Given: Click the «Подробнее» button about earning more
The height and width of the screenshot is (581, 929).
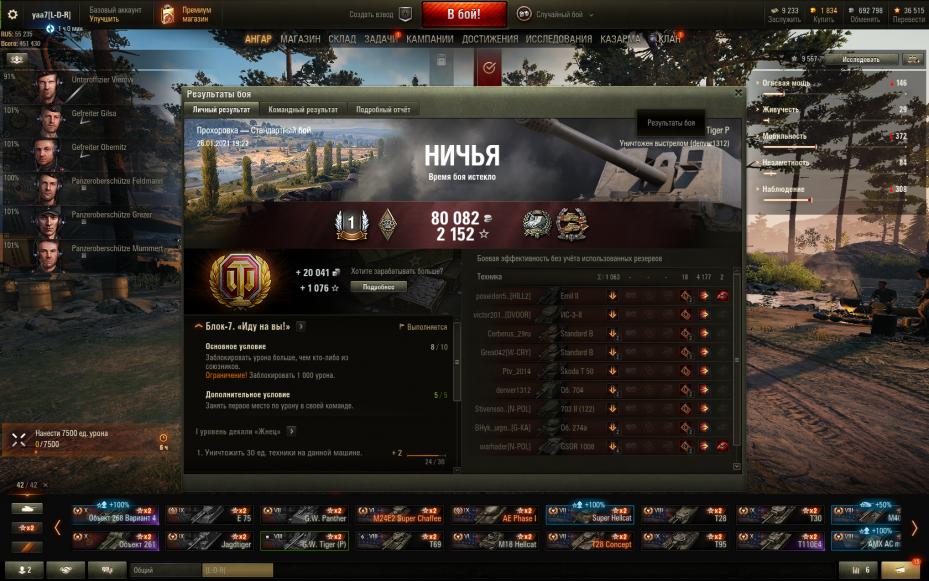Looking at the screenshot, I should (379, 286).
